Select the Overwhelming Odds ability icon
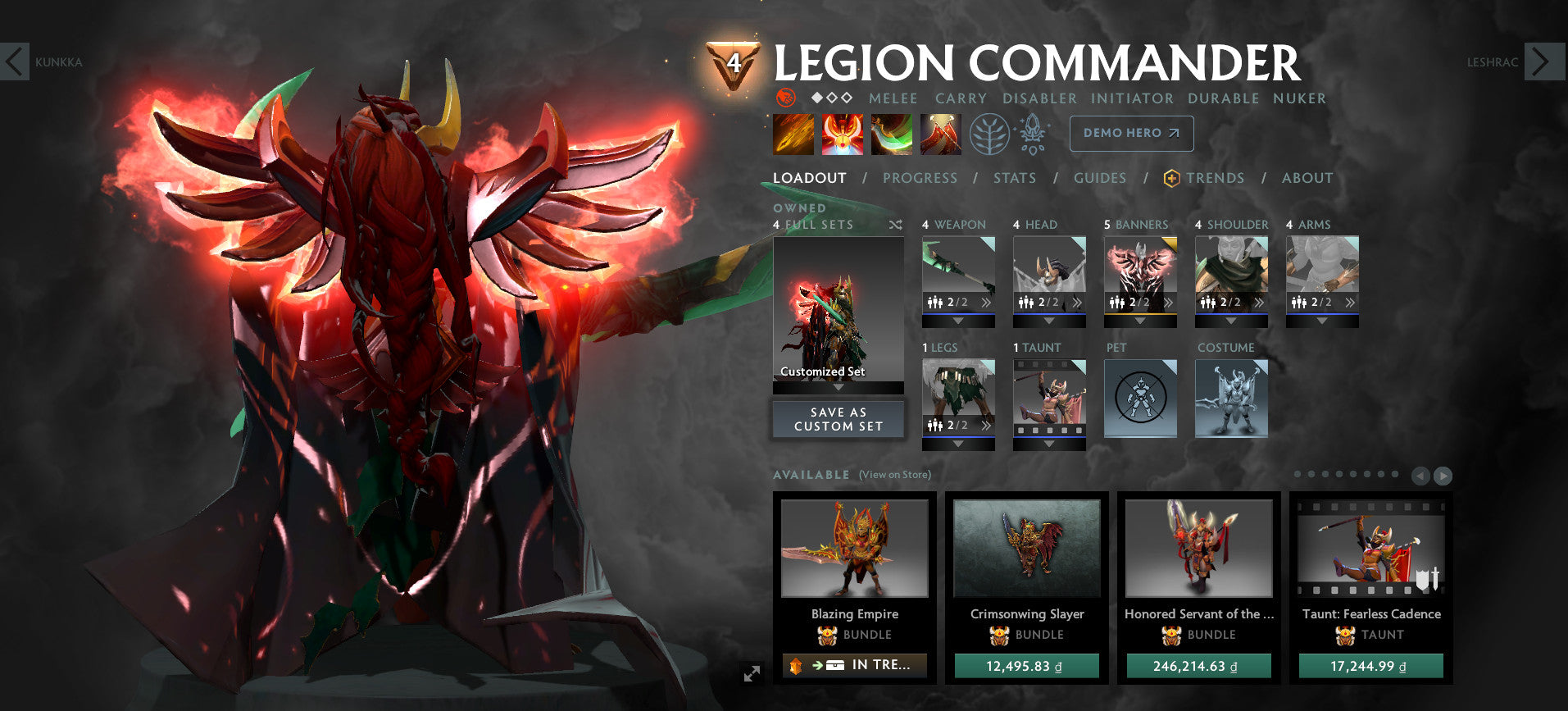Screen dimensions: 1568x711 click(792, 134)
